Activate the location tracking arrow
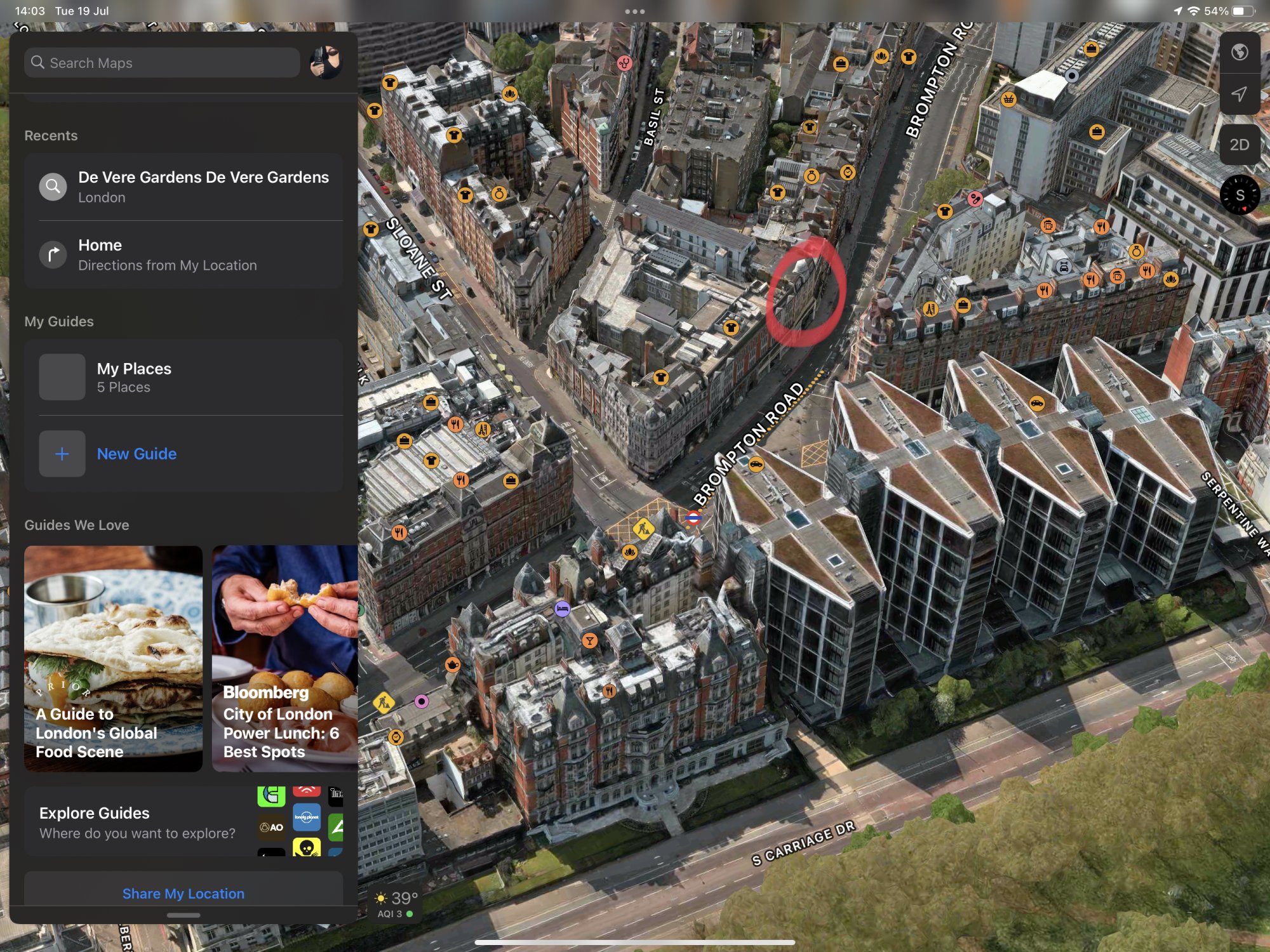The width and height of the screenshot is (1270, 952). [x=1239, y=95]
